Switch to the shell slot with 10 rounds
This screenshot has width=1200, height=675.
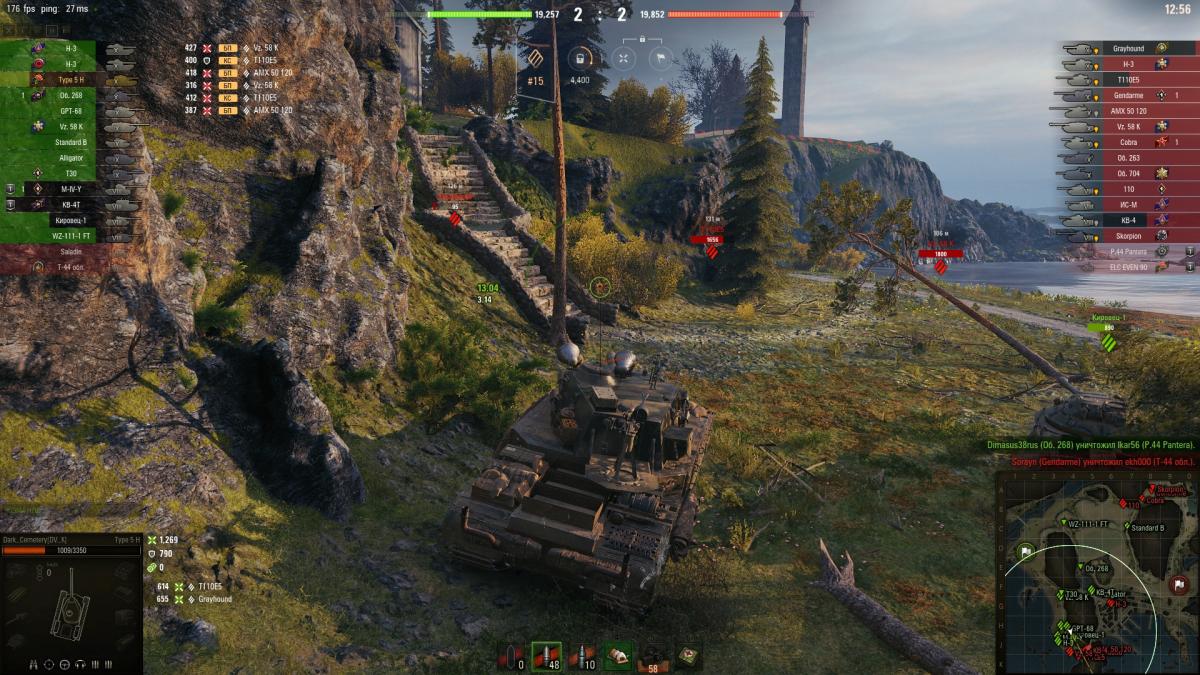[x=582, y=656]
